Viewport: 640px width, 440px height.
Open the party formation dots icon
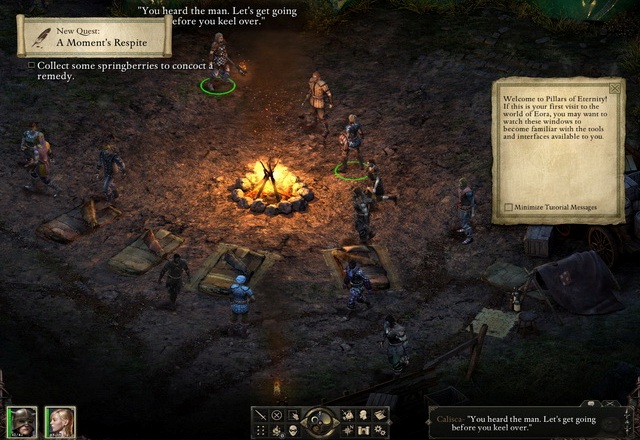[262, 430]
